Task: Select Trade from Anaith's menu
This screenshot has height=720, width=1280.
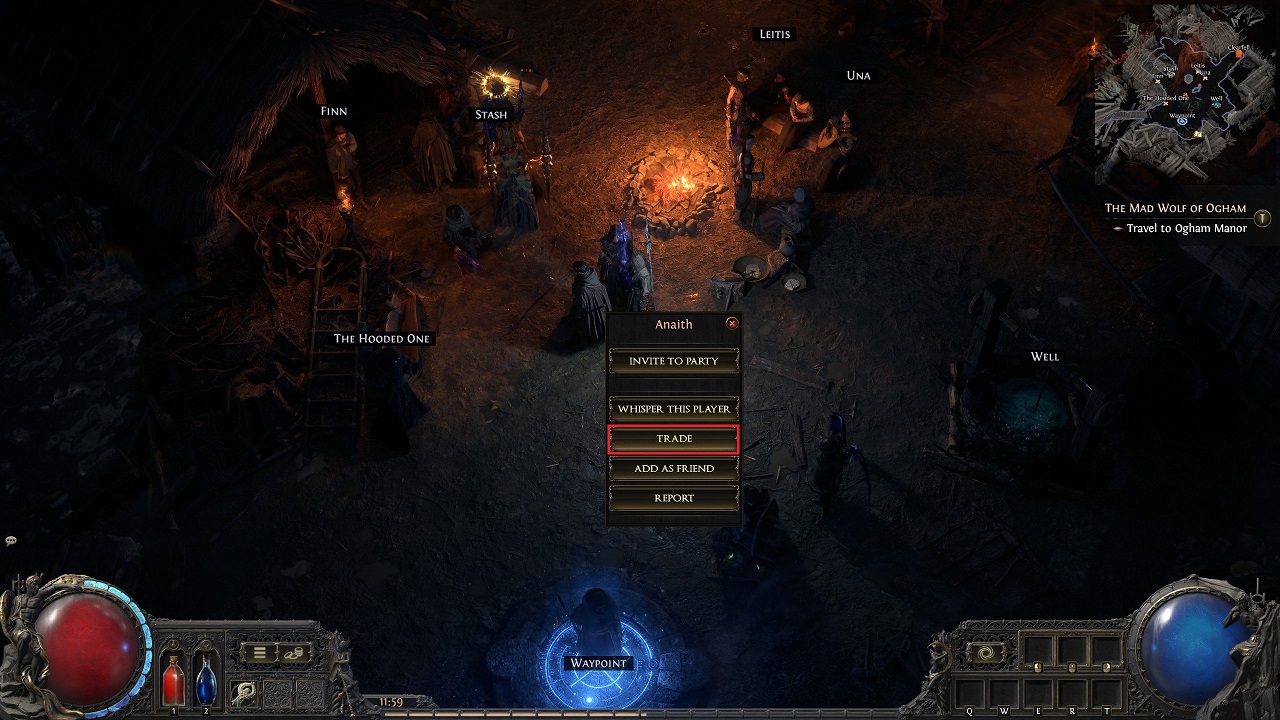Action: point(673,438)
